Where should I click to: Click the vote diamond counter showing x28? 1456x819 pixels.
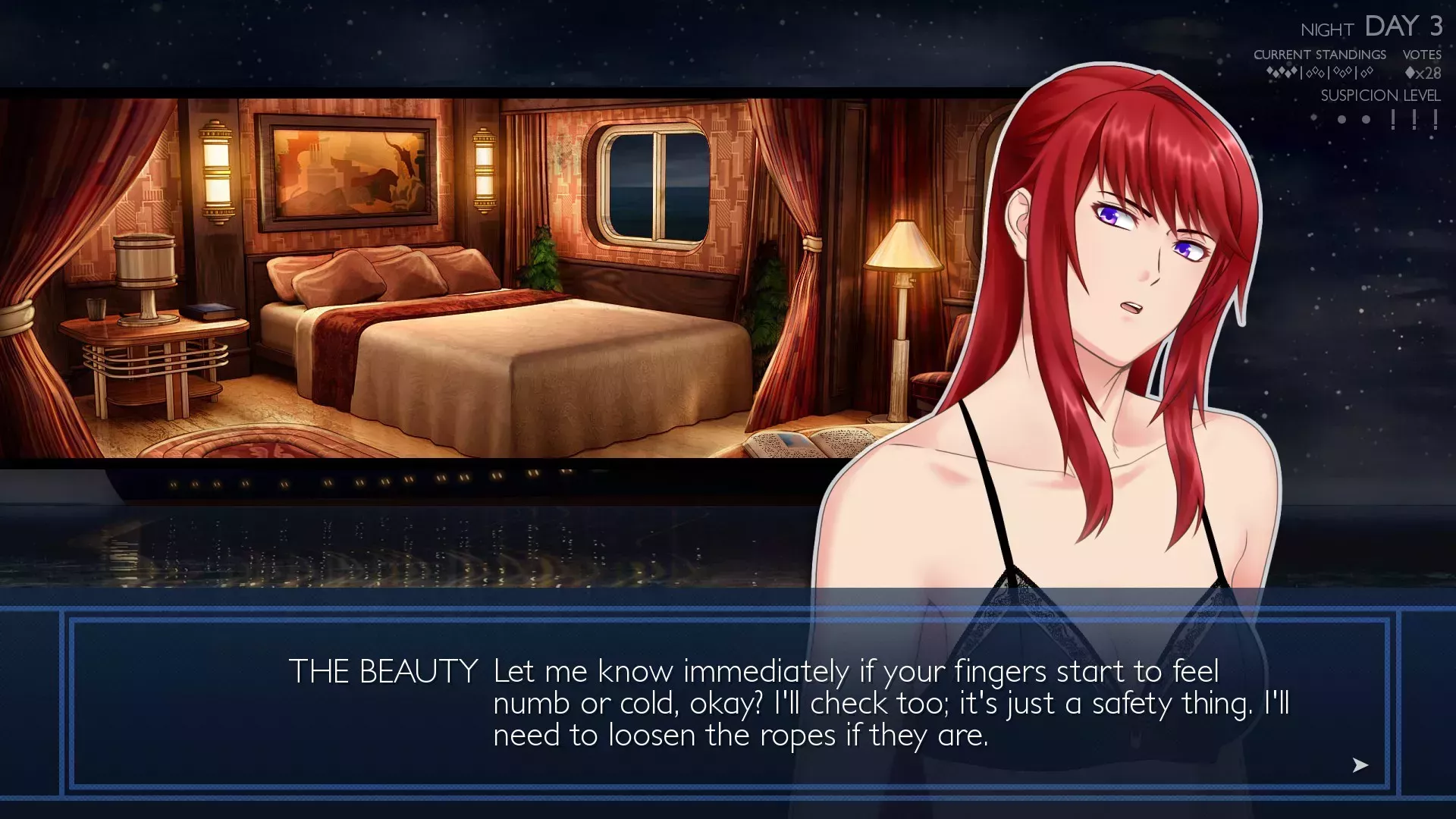pos(1422,74)
